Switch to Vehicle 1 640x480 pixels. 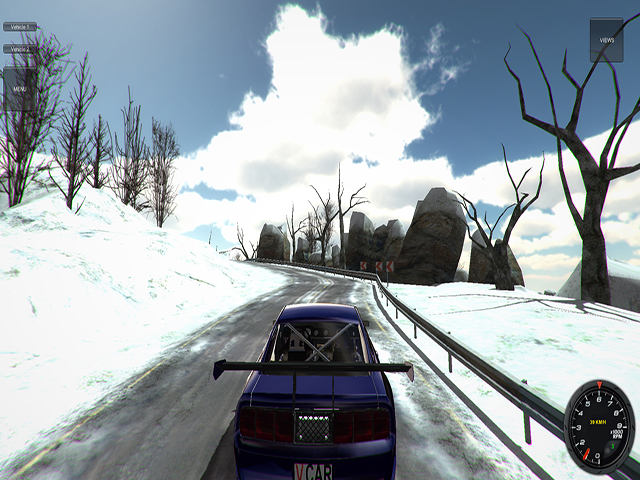[20, 27]
